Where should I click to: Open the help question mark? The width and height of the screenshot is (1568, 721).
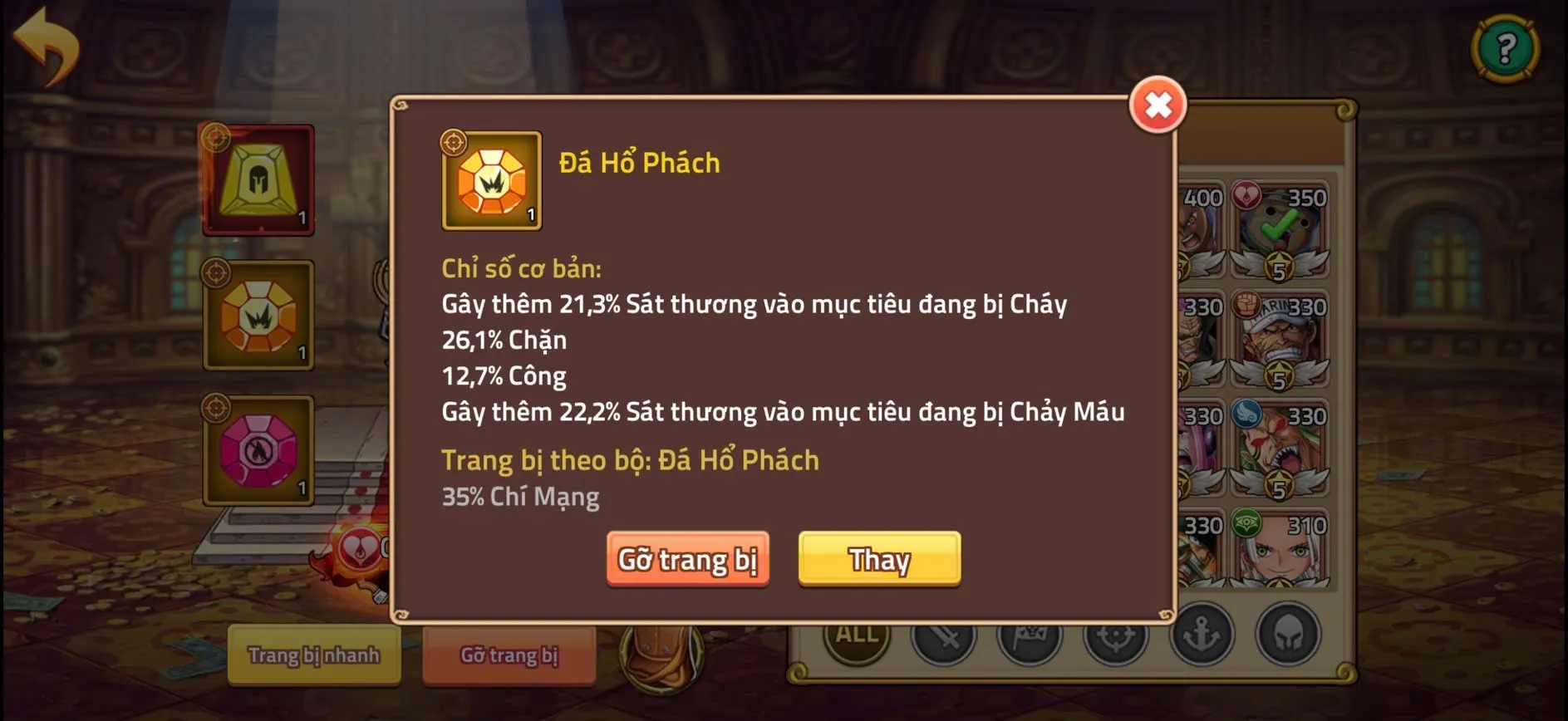(1506, 47)
